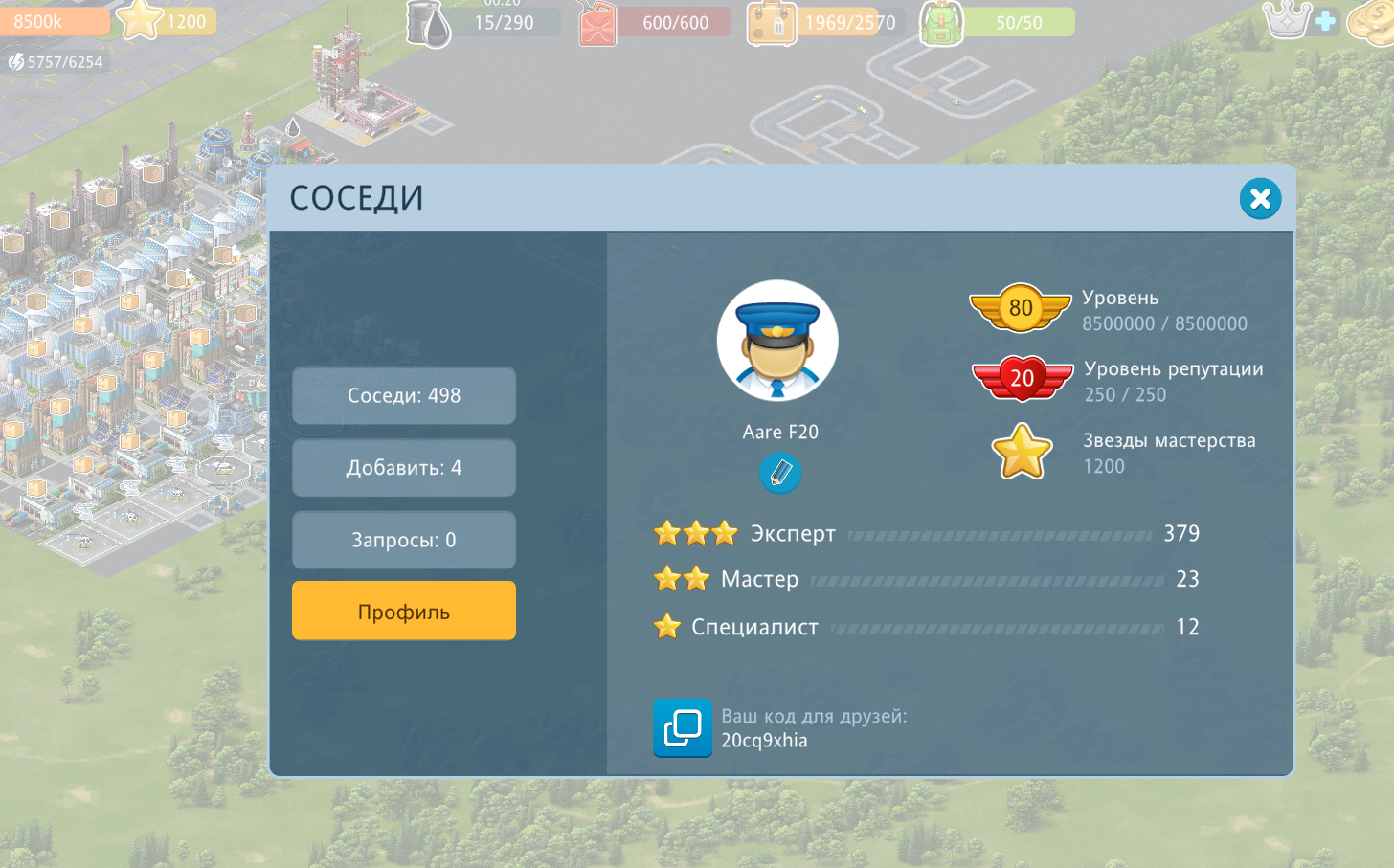Copy the friend code 20cq9xhia
1394x868 pixels.
(x=683, y=728)
